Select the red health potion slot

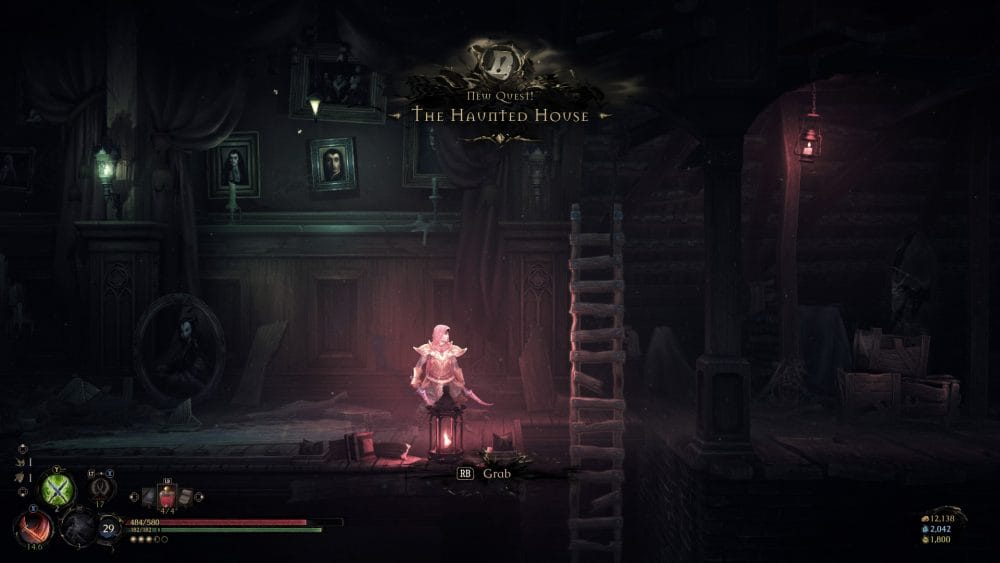pyautogui.click(x=169, y=497)
